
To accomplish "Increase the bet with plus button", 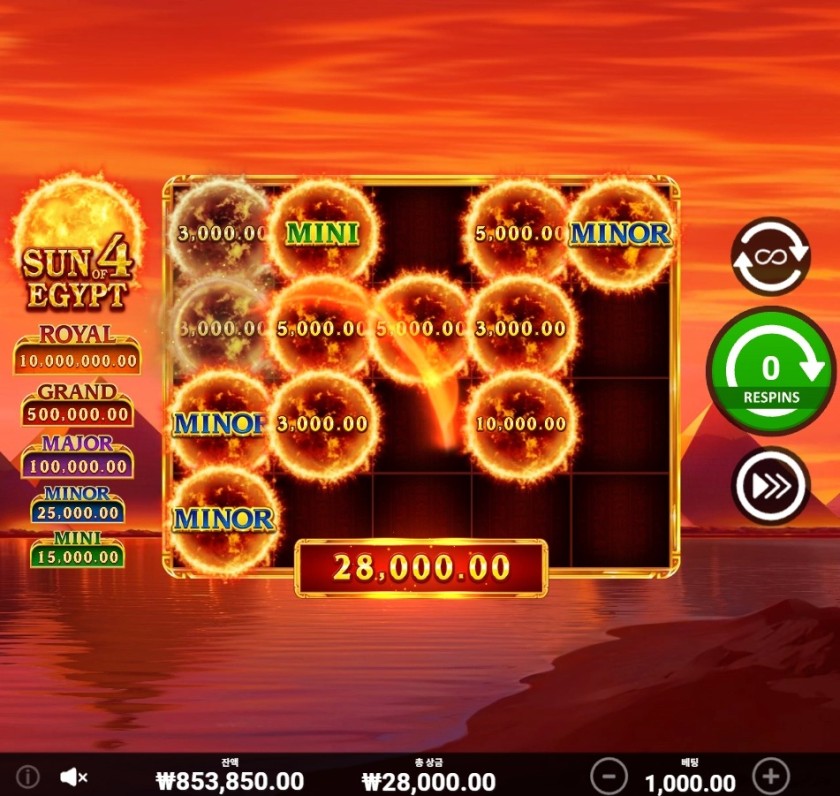I will (x=770, y=775).
